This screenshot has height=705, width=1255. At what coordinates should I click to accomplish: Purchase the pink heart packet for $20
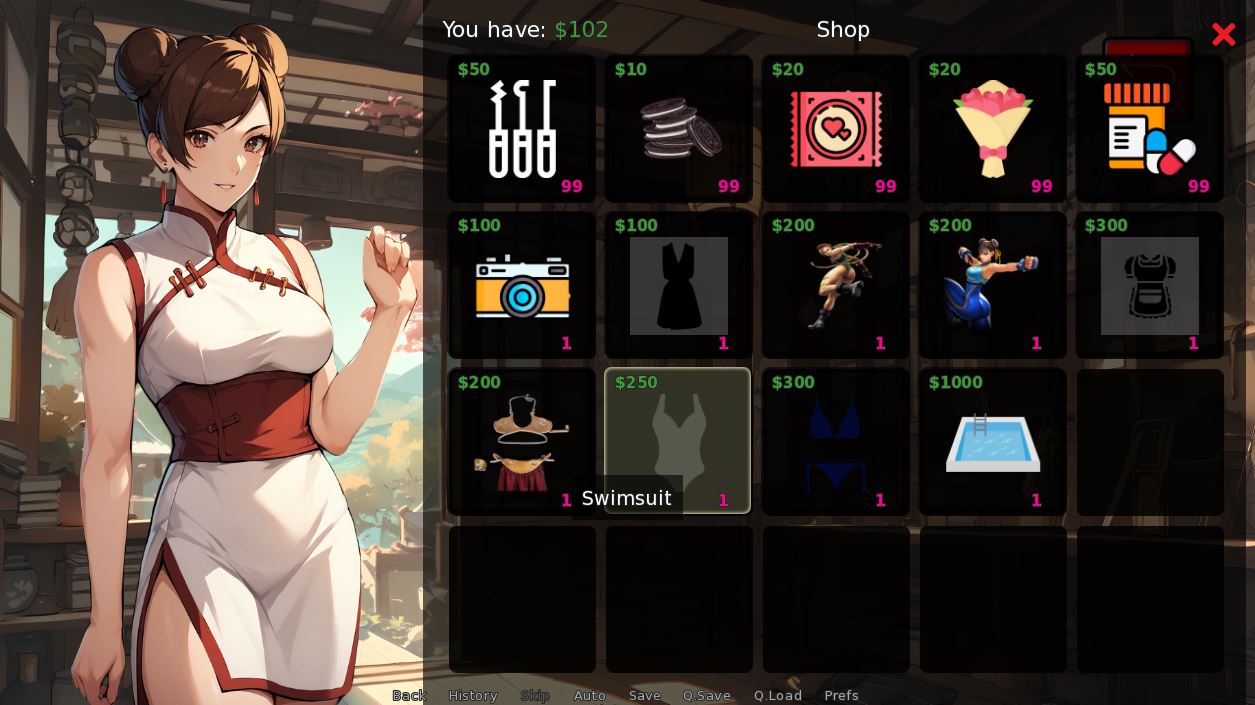pyautogui.click(x=836, y=129)
